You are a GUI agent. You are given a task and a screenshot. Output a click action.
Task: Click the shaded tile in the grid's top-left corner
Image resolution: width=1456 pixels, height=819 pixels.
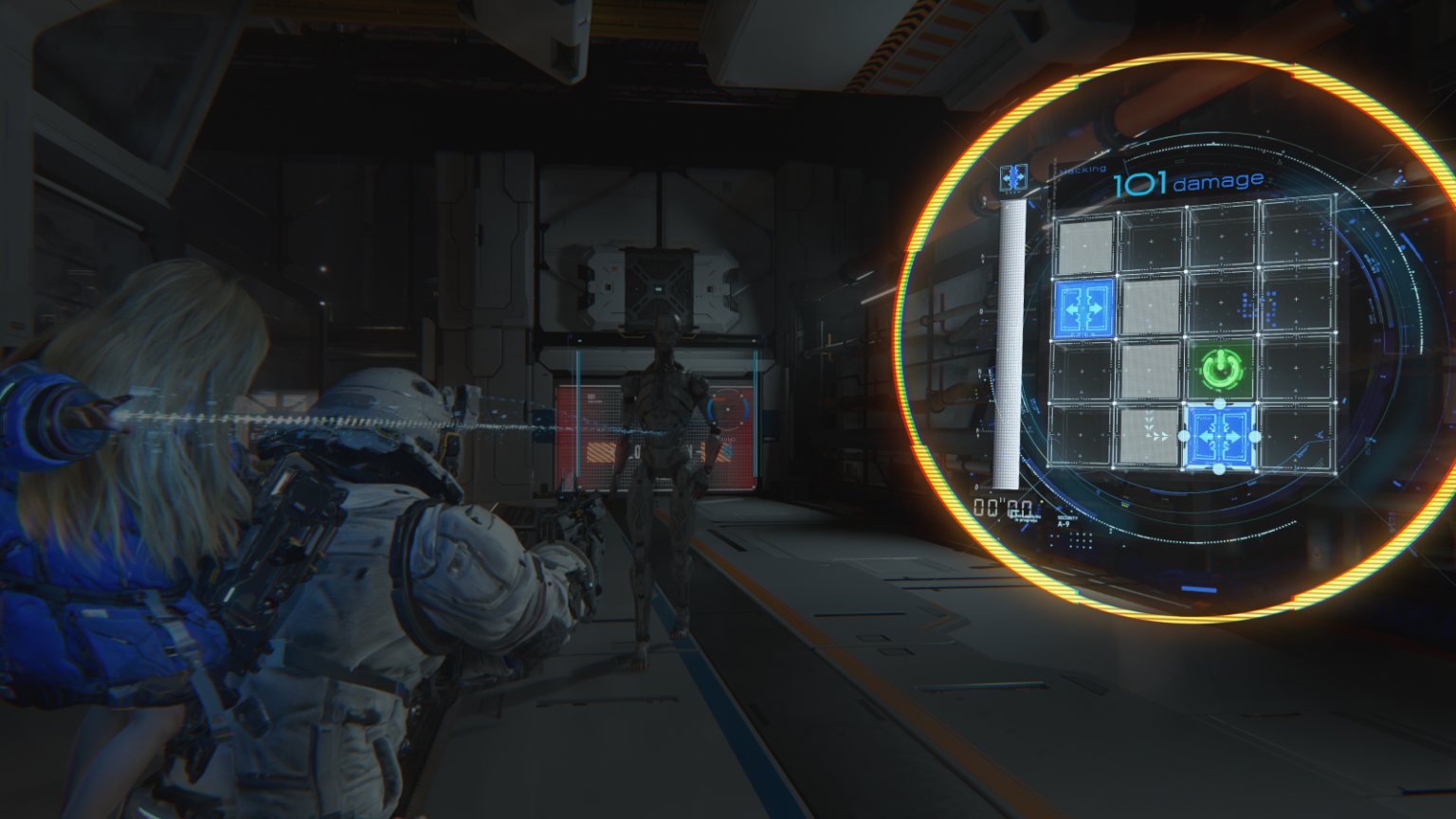point(1083,245)
